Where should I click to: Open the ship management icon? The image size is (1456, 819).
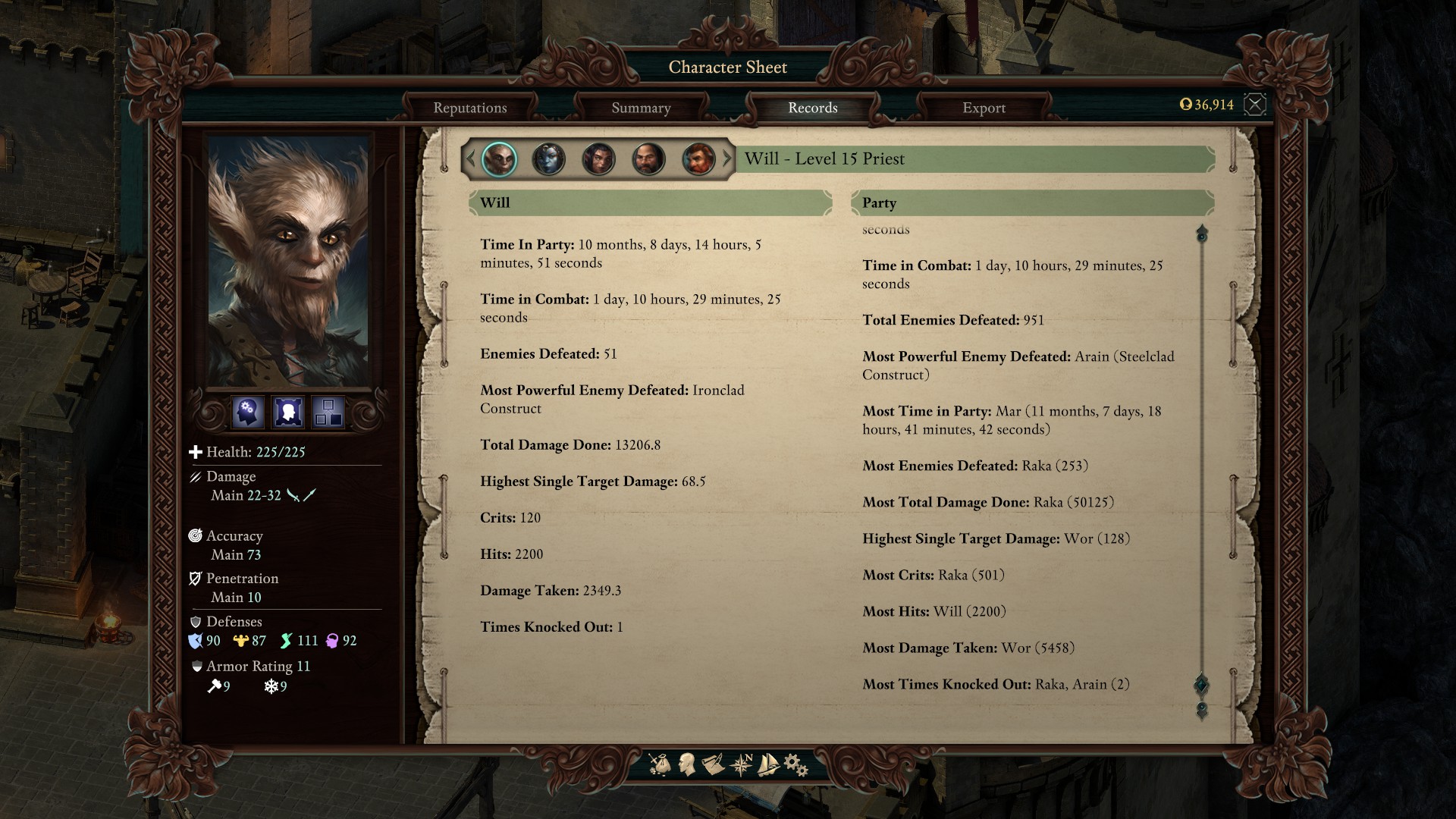coord(768,764)
